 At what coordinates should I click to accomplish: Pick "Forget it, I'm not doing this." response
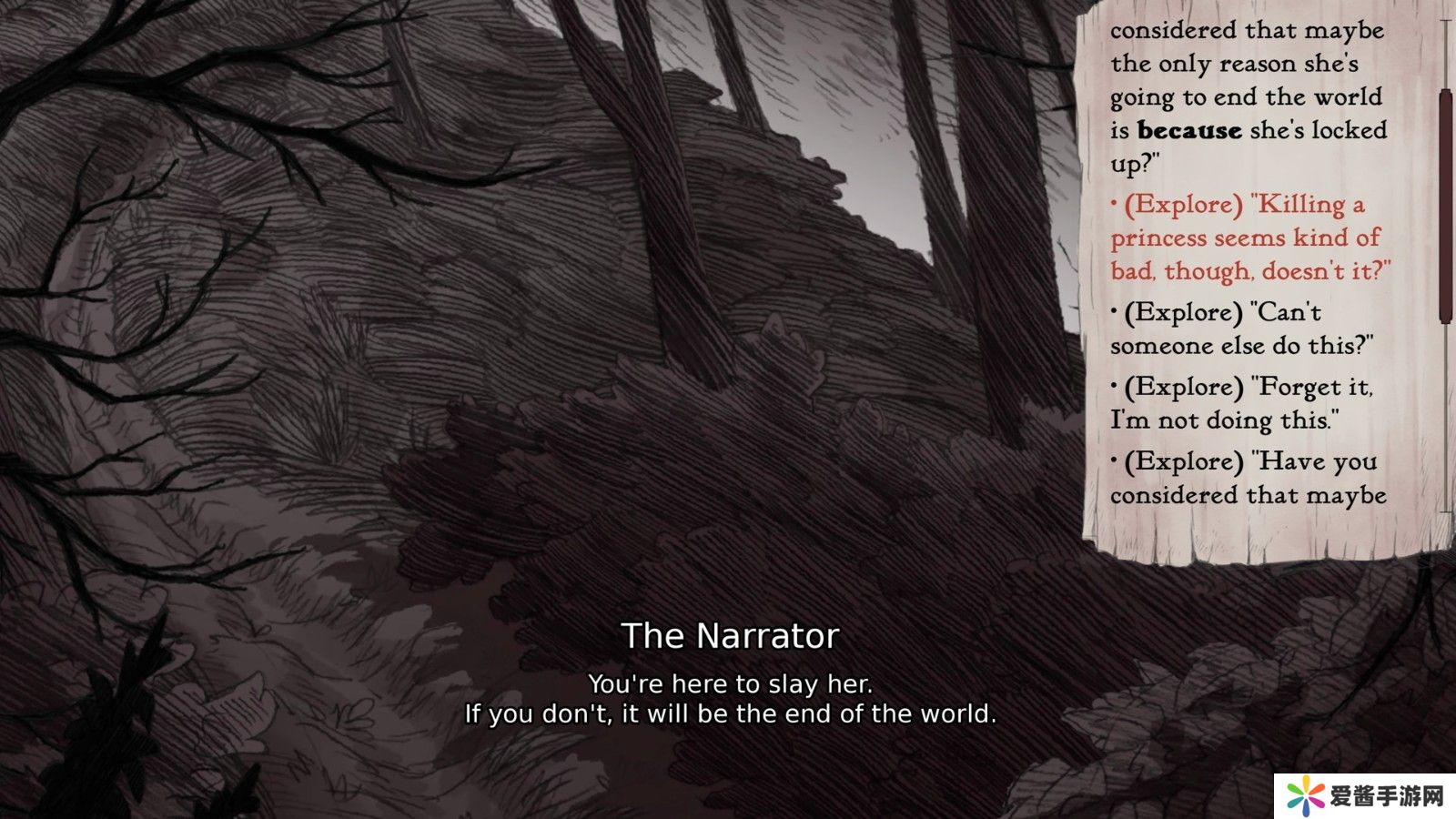pos(1241,403)
